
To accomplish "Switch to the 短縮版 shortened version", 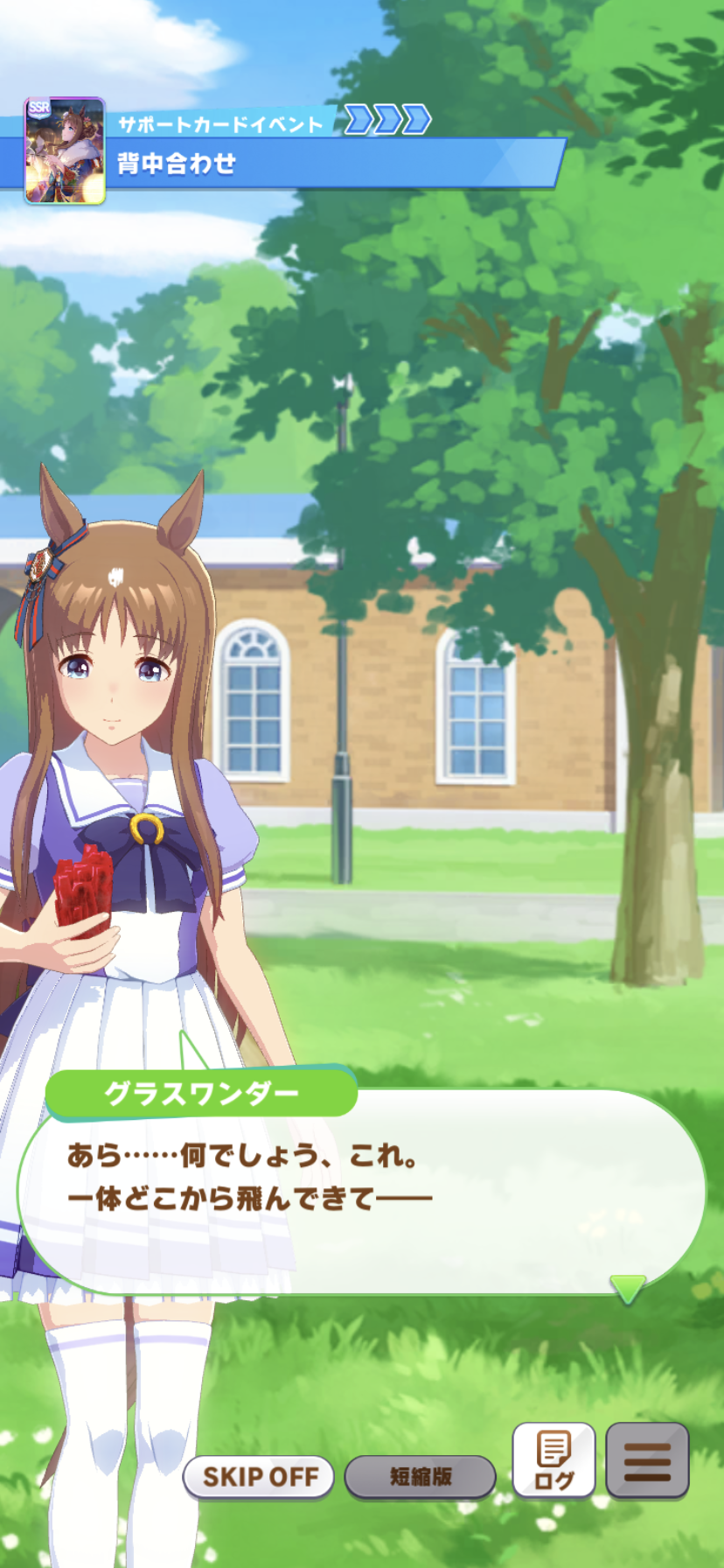I will [x=420, y=1478].
